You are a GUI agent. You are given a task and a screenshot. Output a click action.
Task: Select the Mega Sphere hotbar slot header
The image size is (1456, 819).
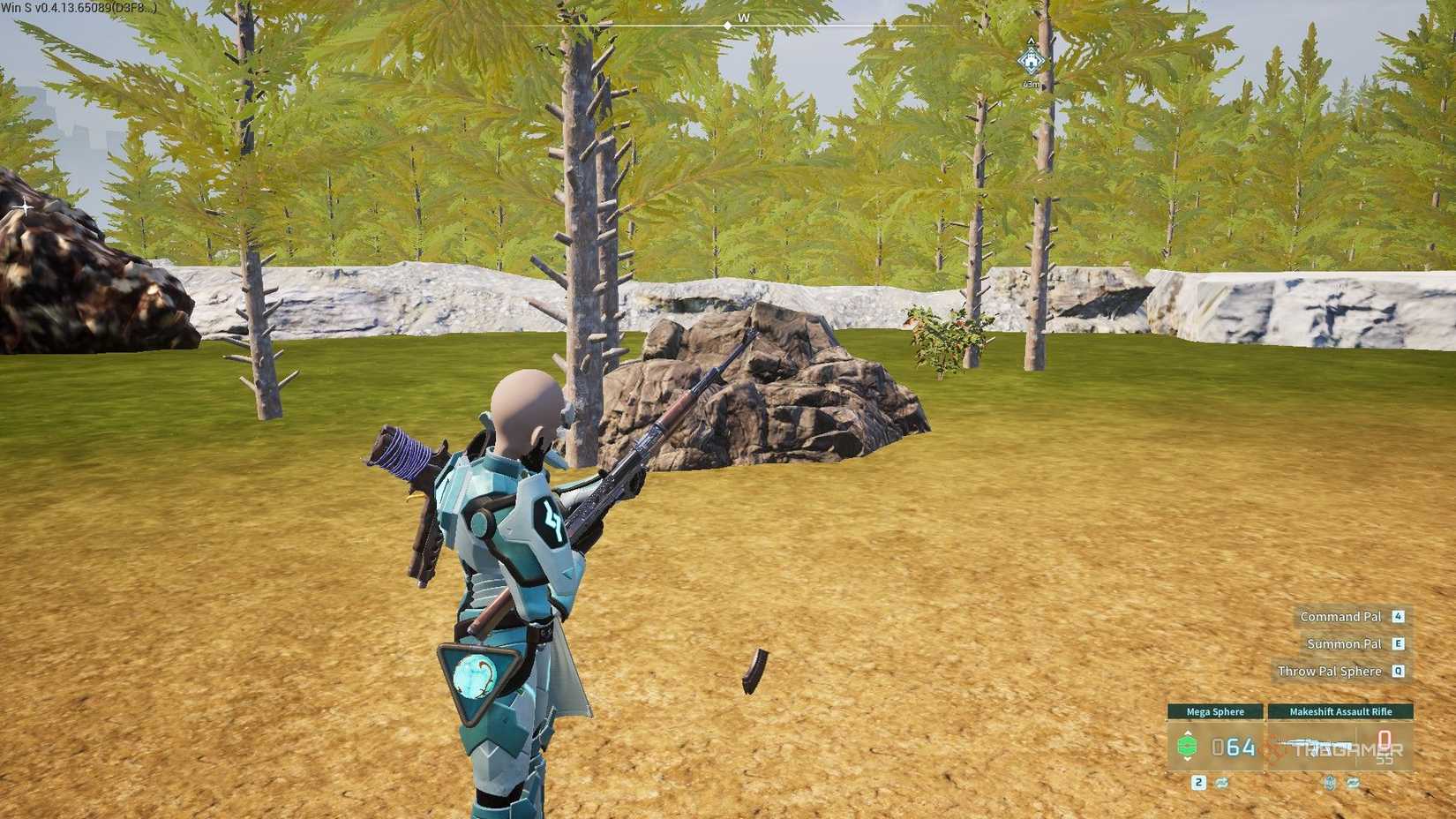[1216, 711]
